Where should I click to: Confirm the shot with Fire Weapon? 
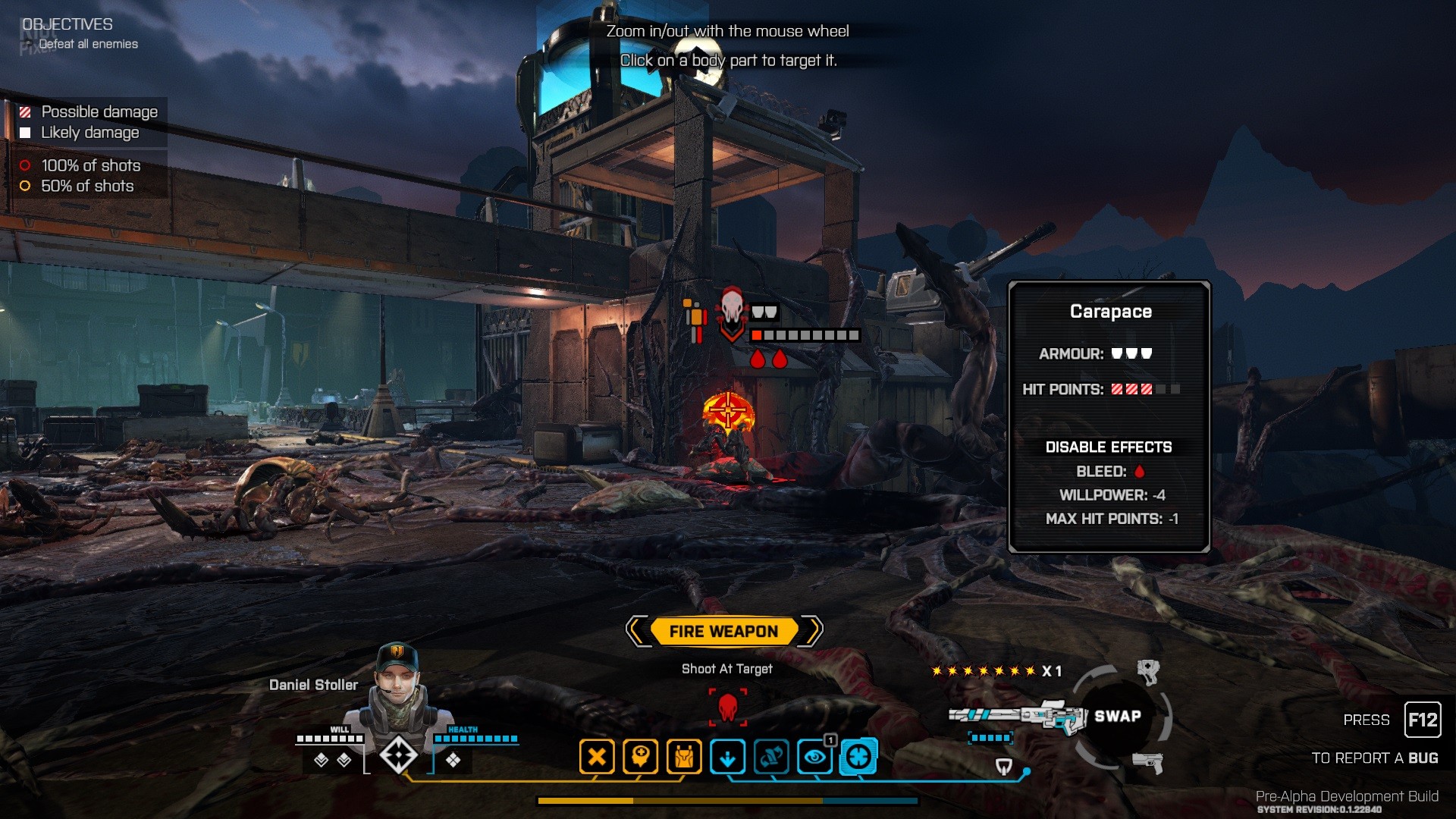point(723,631)
